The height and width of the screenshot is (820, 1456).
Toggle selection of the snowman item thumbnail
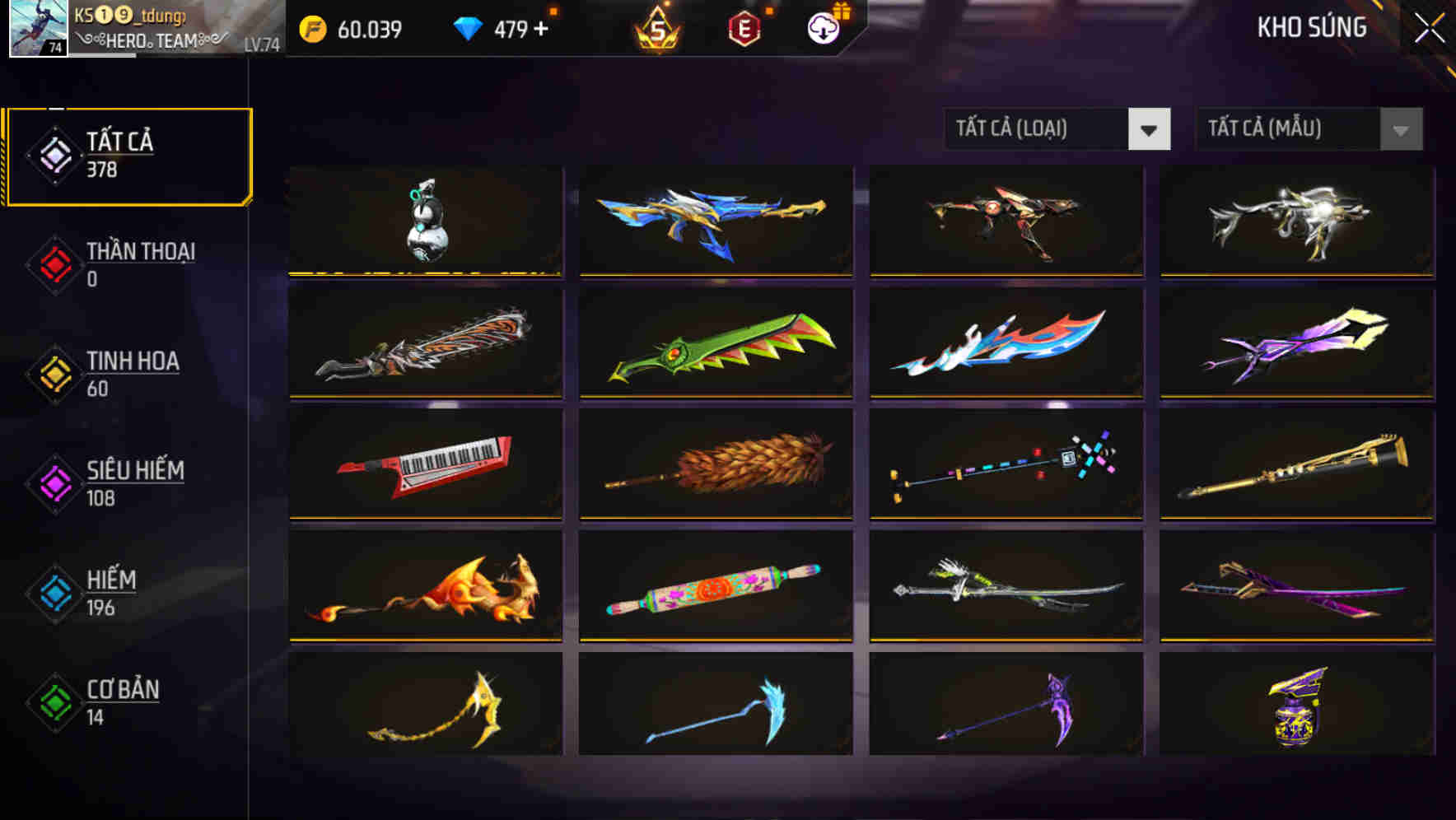[426, 222]
